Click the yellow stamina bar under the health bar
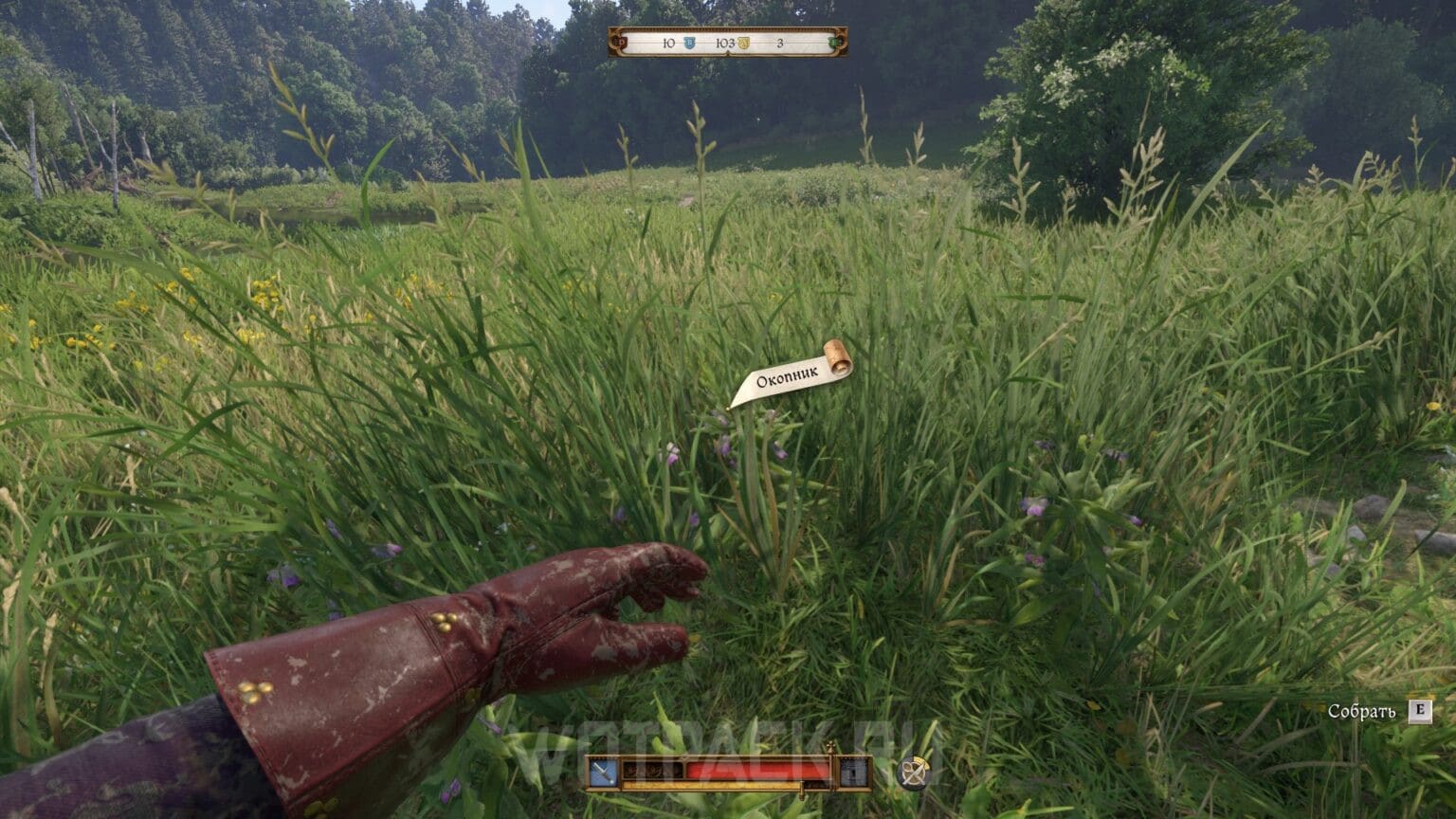This screenshot has height=819, width=1456. click(713, 785)
